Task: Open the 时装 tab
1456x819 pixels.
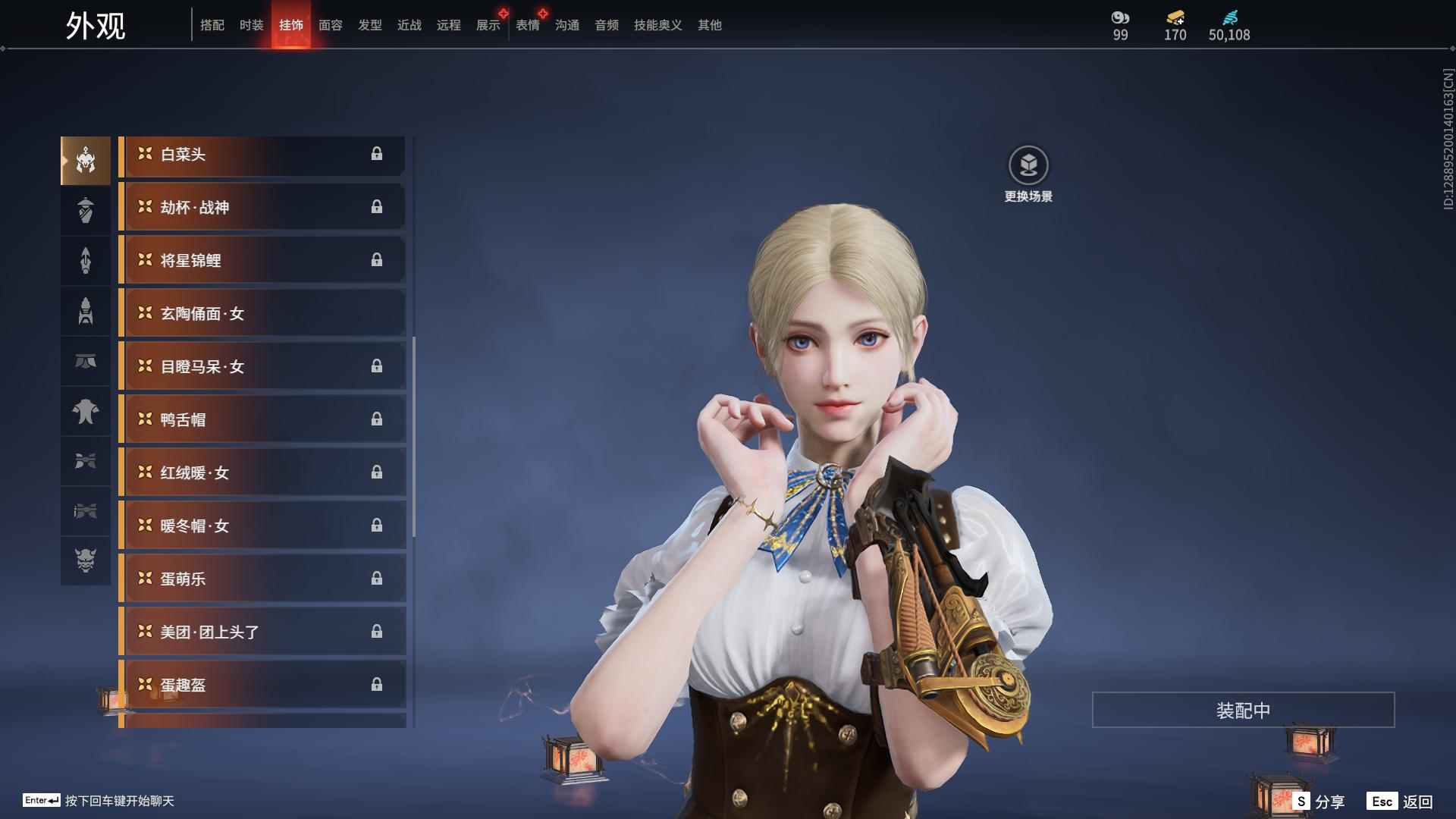Action: (x=252, y=25)
